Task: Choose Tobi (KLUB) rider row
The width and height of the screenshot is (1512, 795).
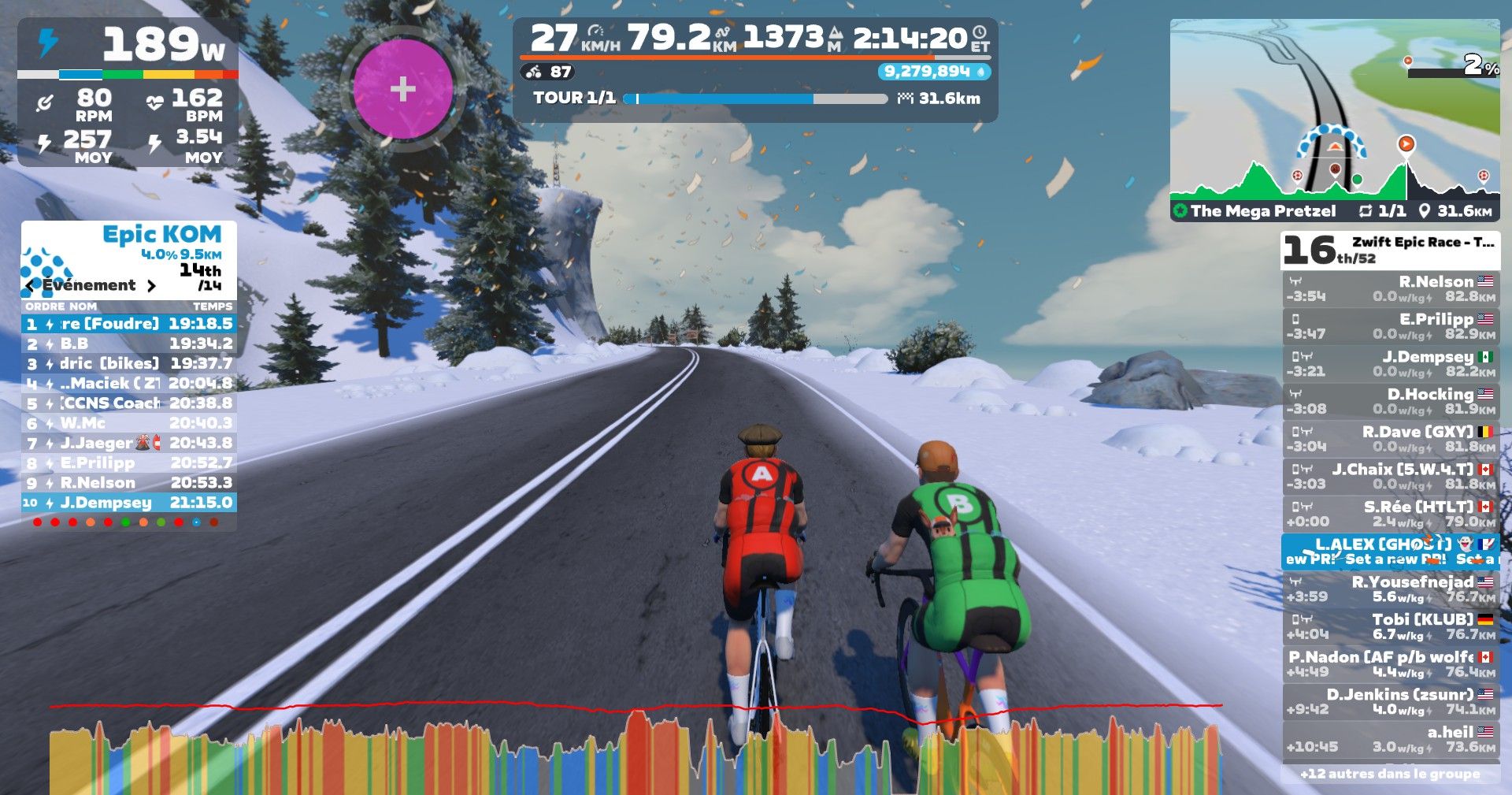Action: (1391, 626)
